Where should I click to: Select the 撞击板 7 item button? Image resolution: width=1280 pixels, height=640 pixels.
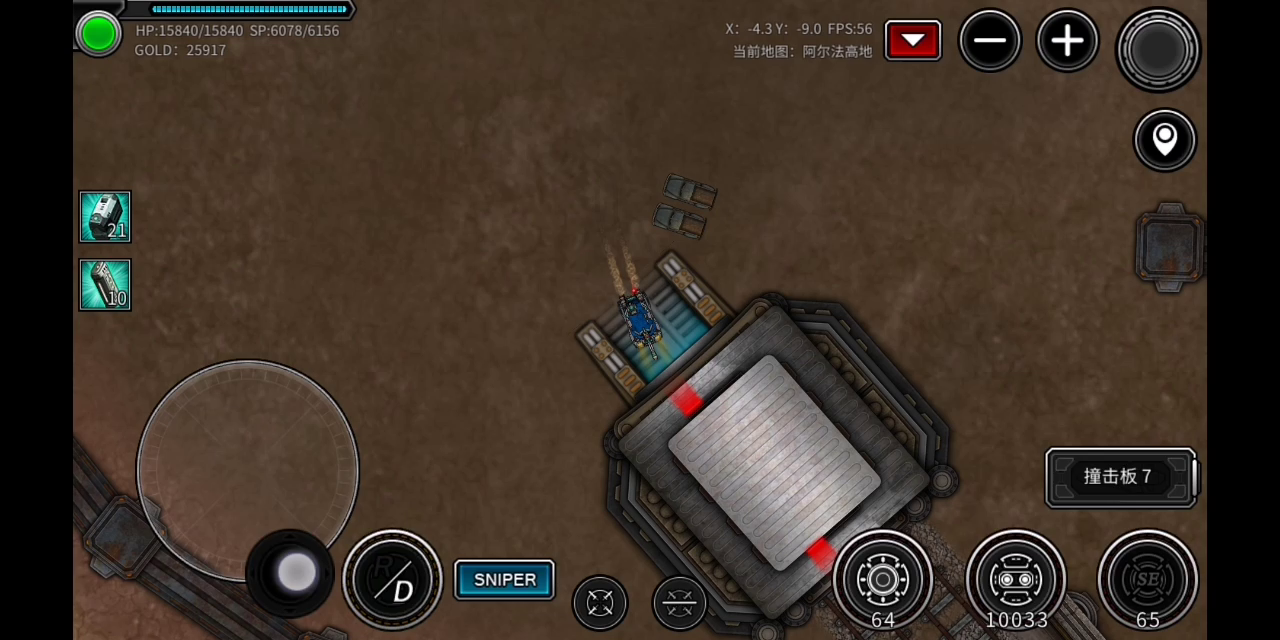click(1119, 477)
